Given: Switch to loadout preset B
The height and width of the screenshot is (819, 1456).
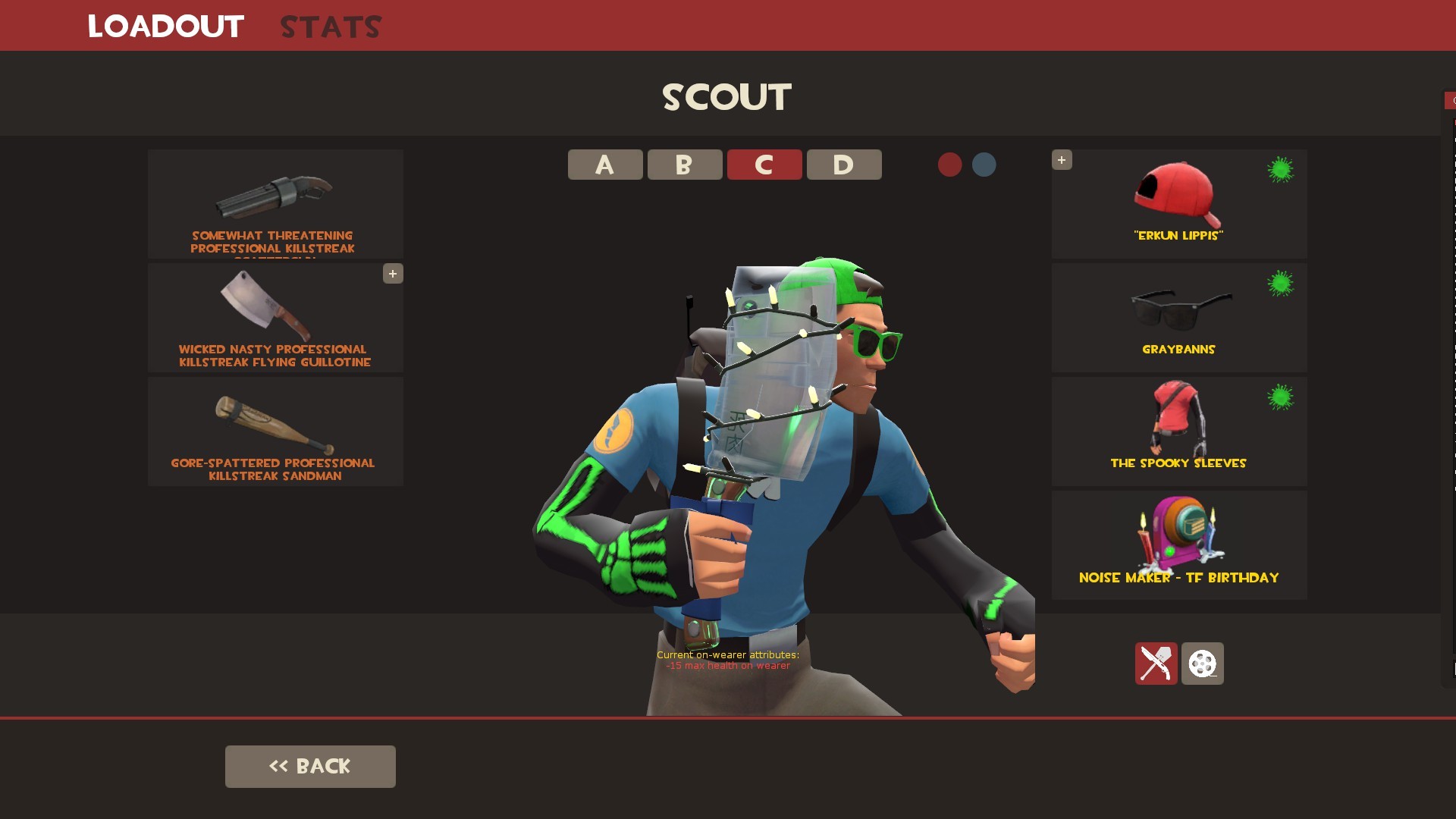Looking at the screenshot, I should (684, 165).
